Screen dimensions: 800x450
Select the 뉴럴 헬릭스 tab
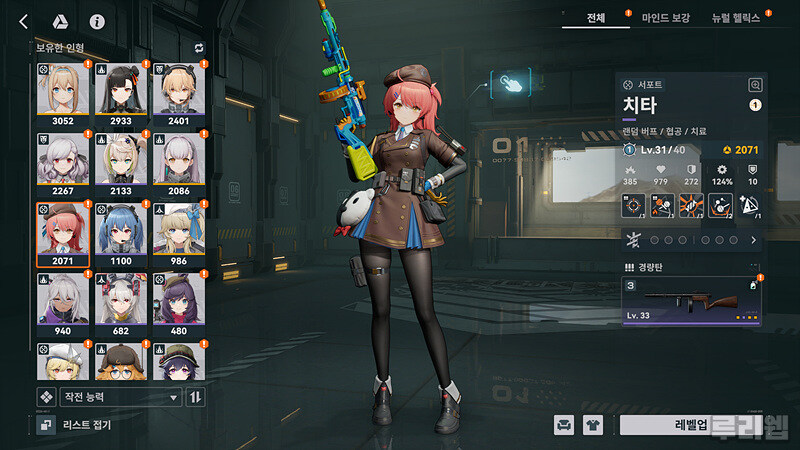(x=736, y=17)
